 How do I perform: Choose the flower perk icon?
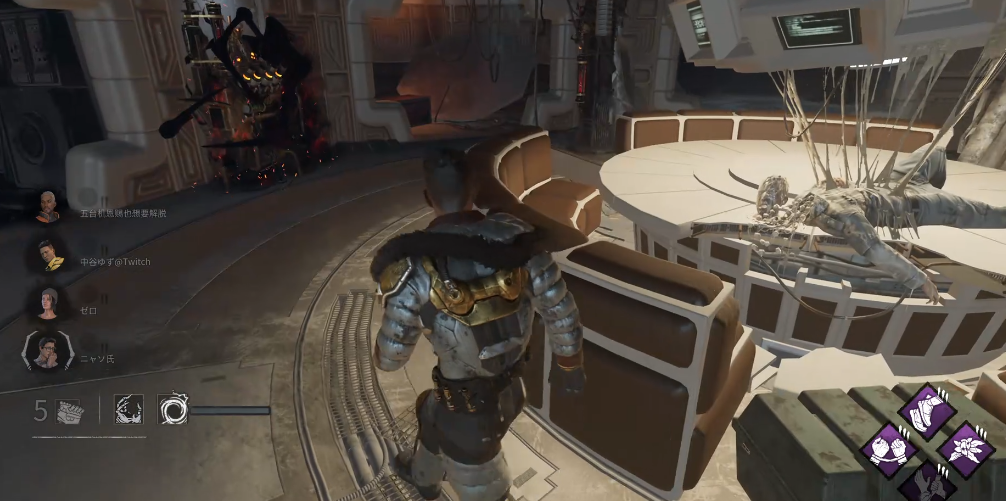[x=966, y=446]
